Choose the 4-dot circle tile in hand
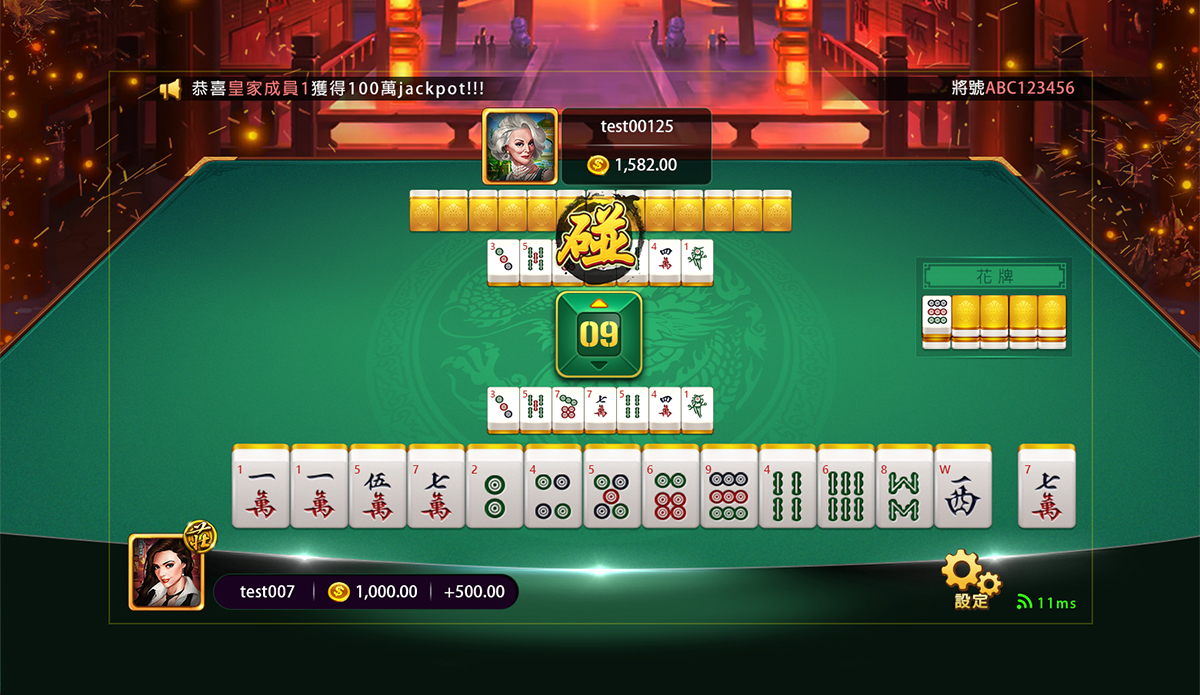This screenshot has height=695, width=1200. 553,487
